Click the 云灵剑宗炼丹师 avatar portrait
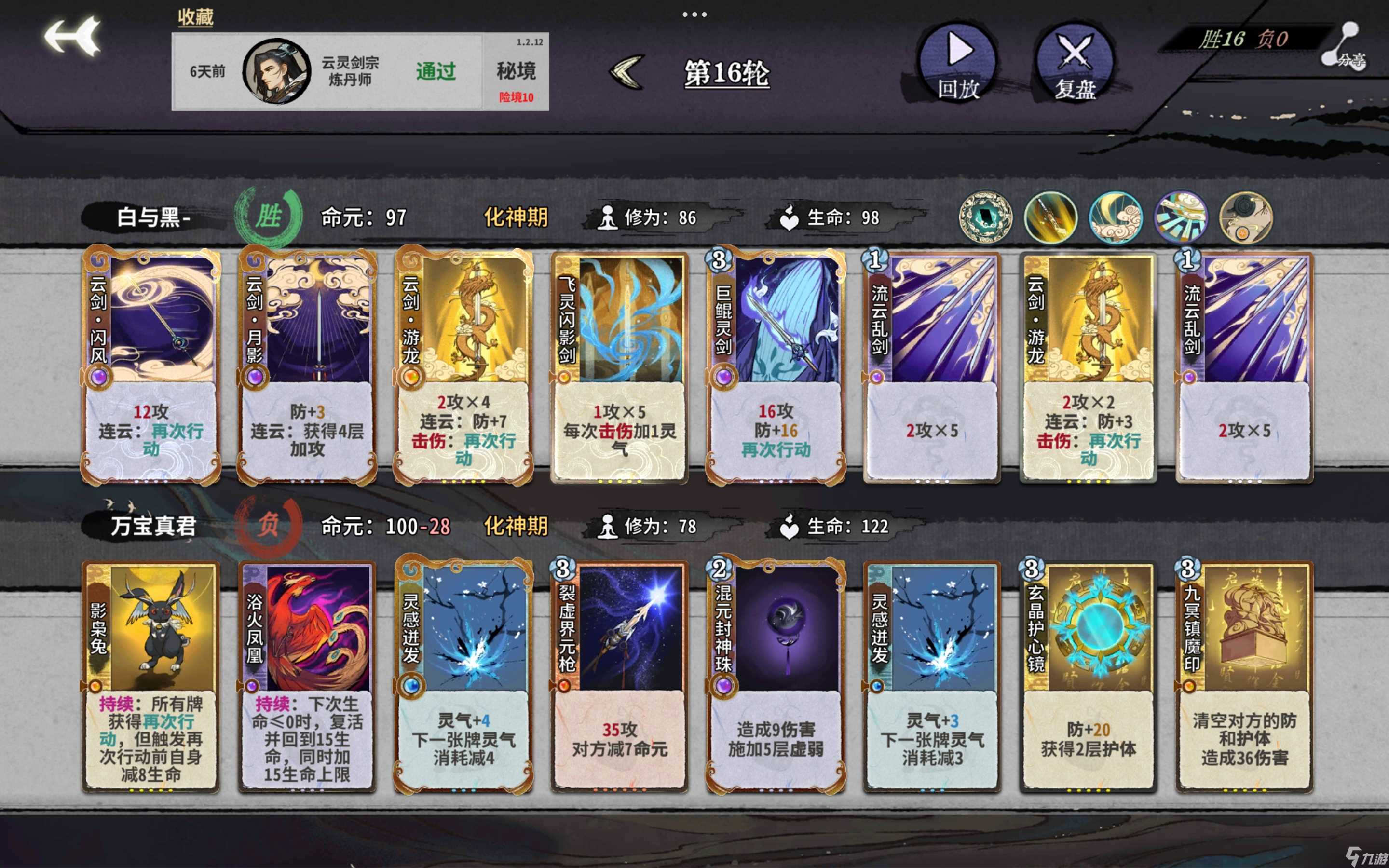Viewport: 1389px width, 868px height. click(277, 73)
